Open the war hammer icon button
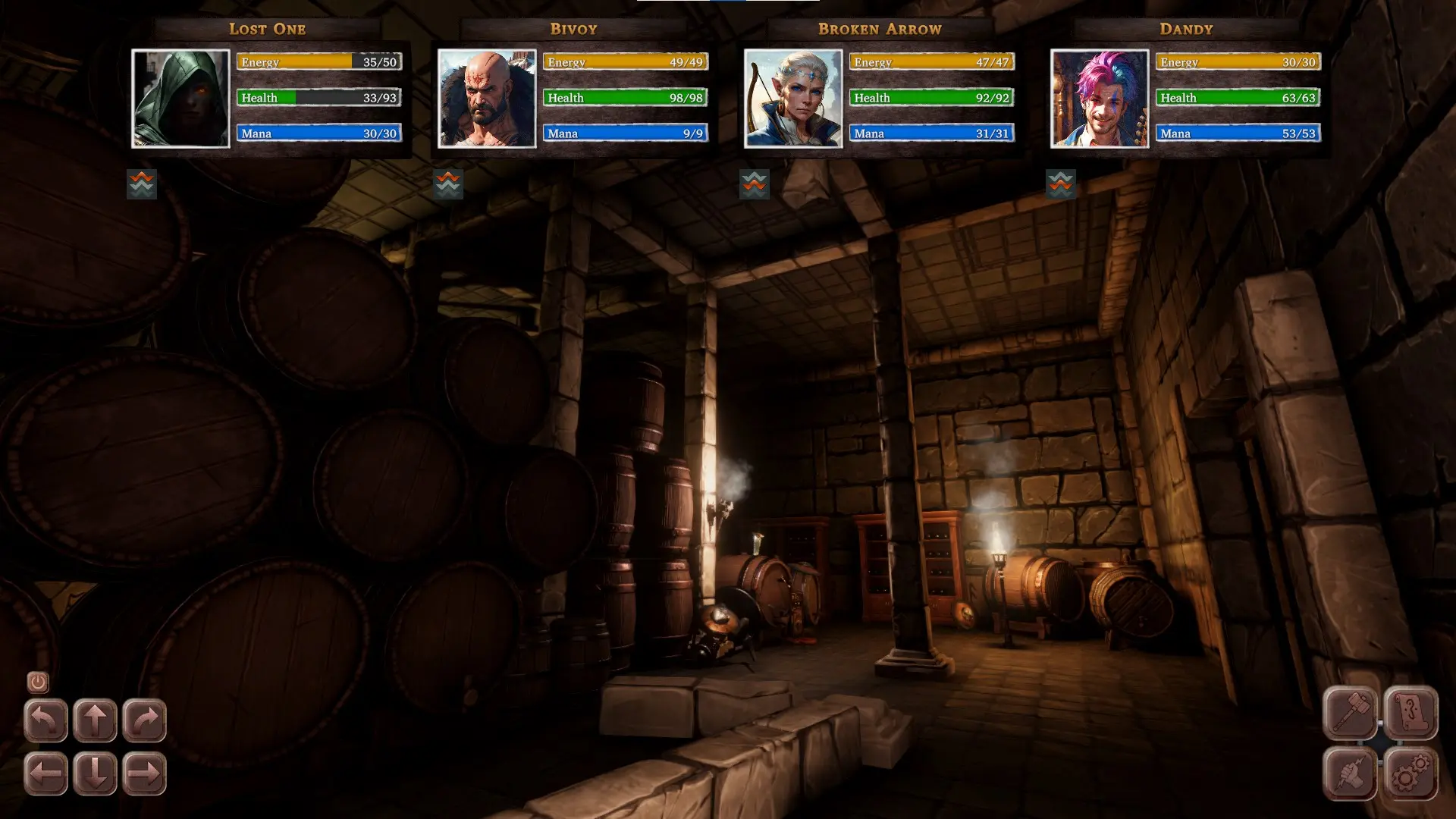This screenshot has width=1456, height=819. [x=1351, y=713]
